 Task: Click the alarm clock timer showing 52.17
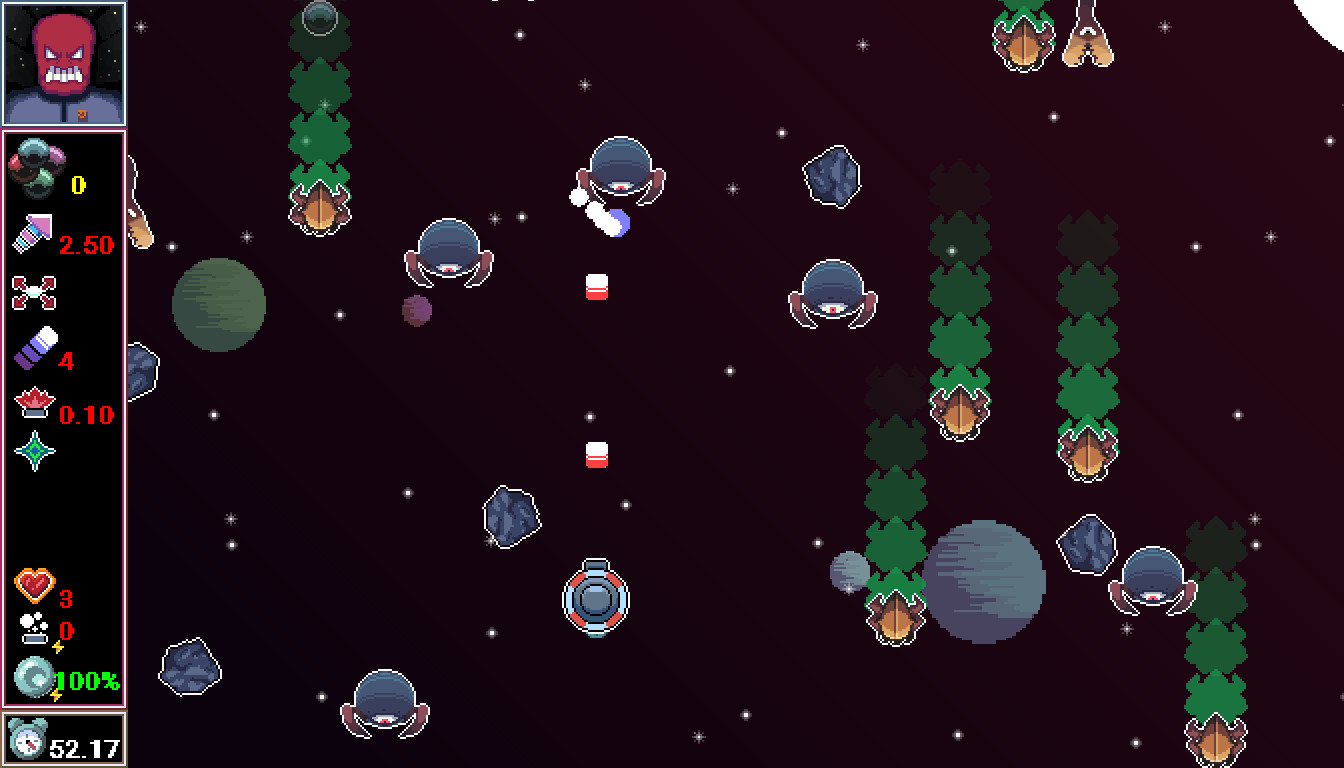tap(60, 740)
